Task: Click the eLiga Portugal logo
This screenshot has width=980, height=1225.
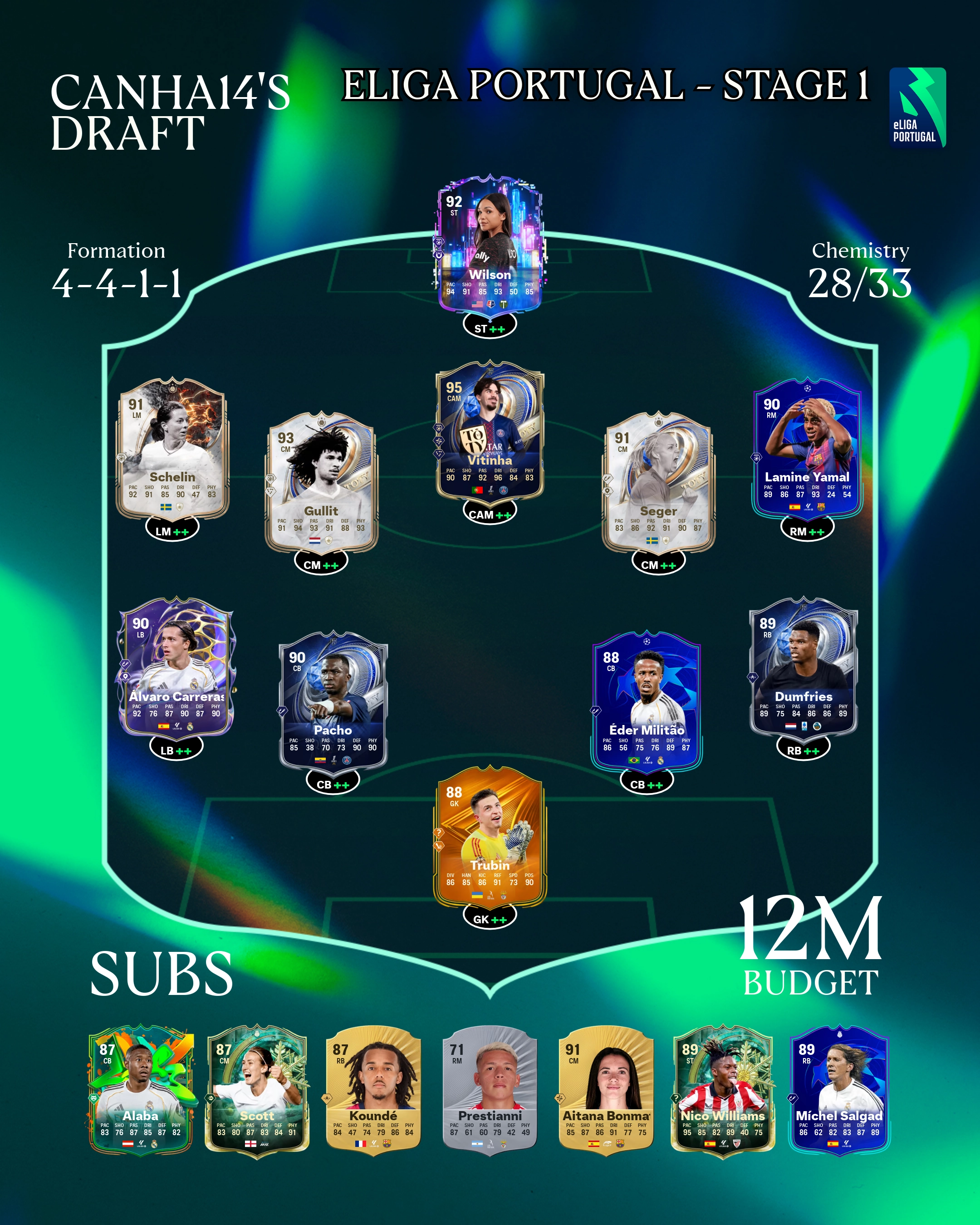Action: tap(917, 108)
